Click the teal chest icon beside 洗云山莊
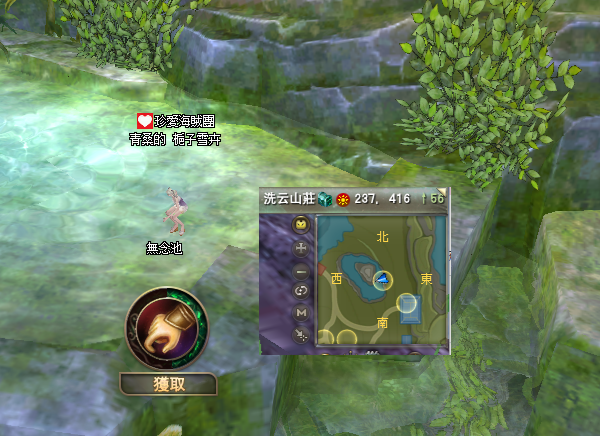 [324, 199]
